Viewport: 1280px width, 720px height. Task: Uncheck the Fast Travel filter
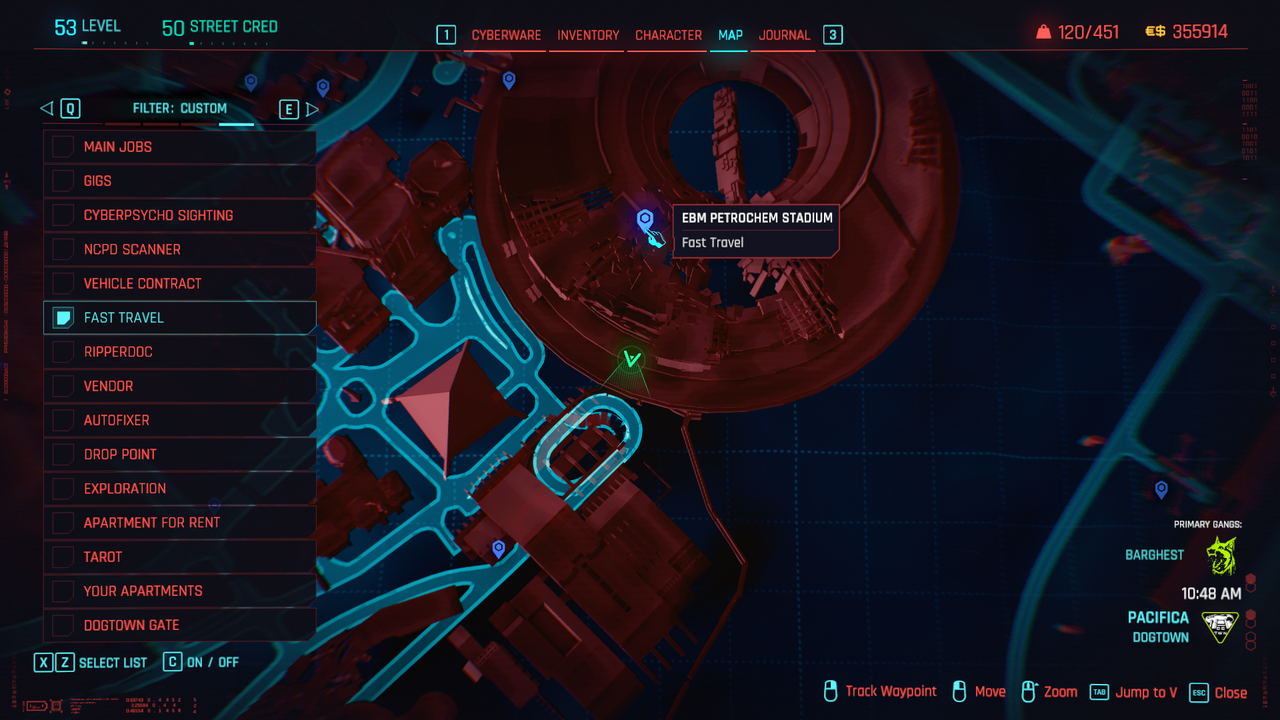63,318
